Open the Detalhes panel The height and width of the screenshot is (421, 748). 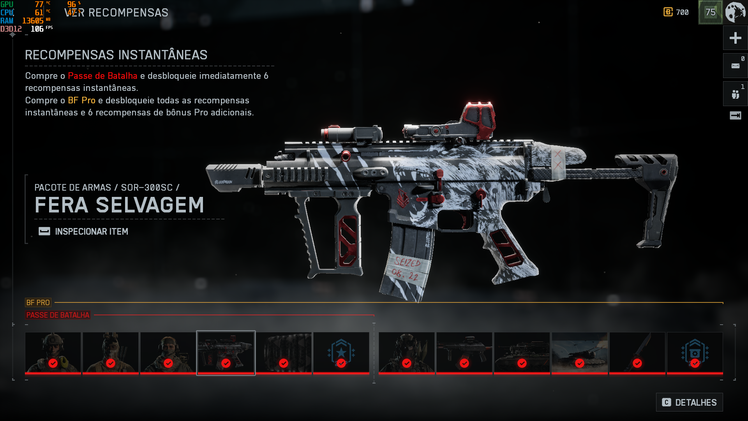(x=690, y=402)
